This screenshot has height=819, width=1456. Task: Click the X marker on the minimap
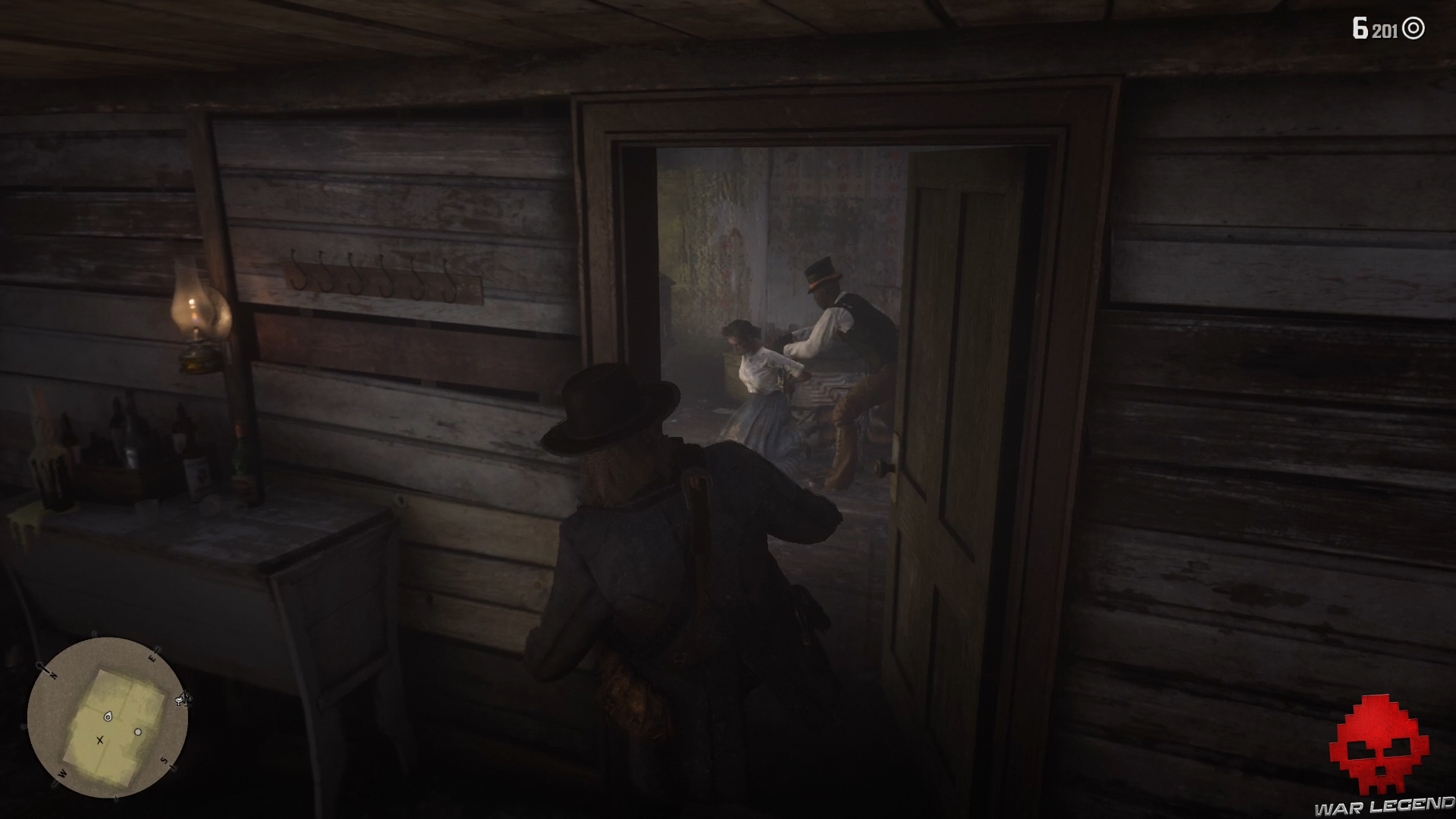click(99, 740)
